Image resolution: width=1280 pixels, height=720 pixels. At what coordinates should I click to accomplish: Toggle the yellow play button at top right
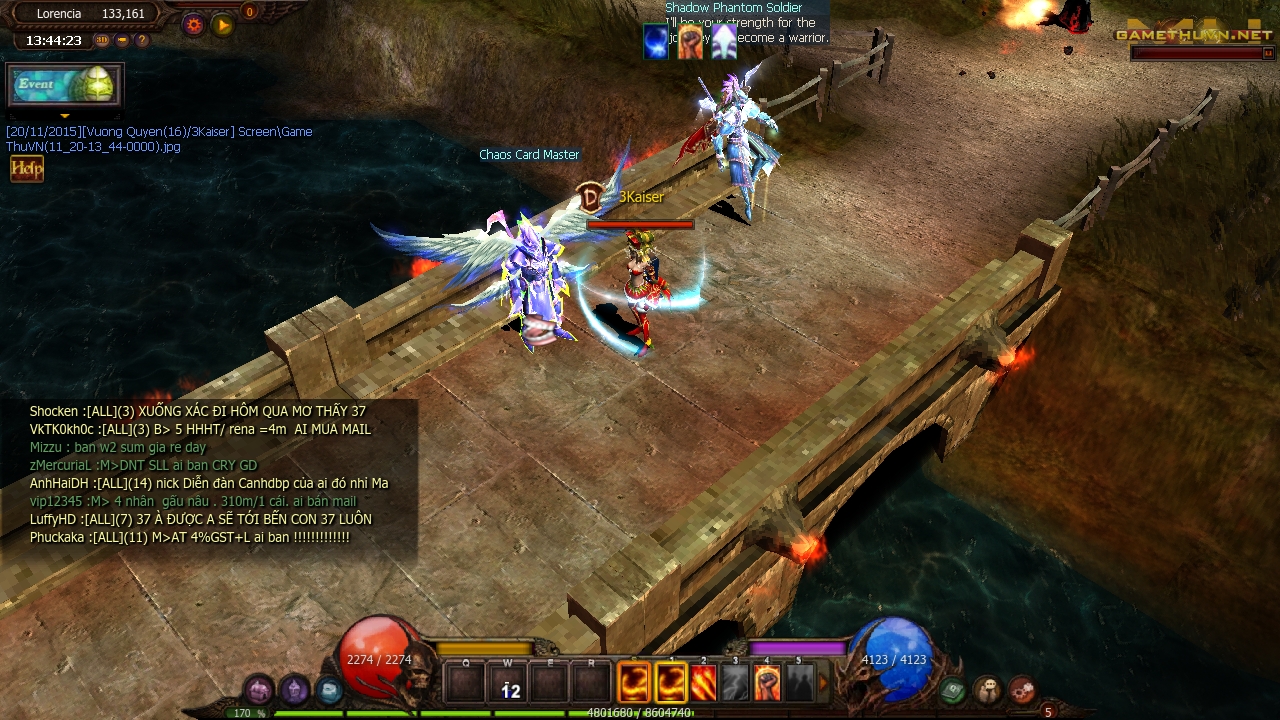(221, 24)
